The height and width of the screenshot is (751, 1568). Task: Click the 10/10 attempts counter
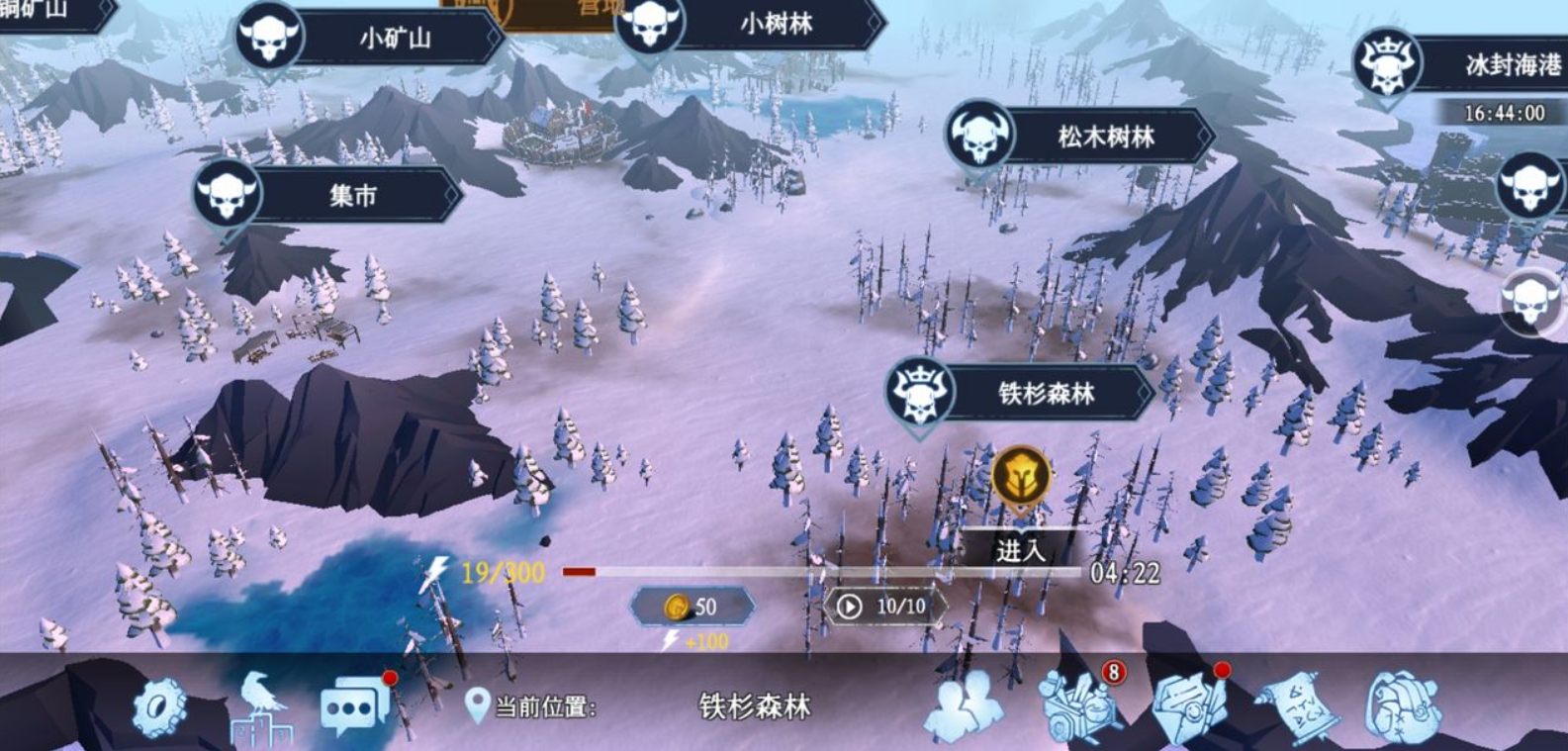tap(883, 606)
